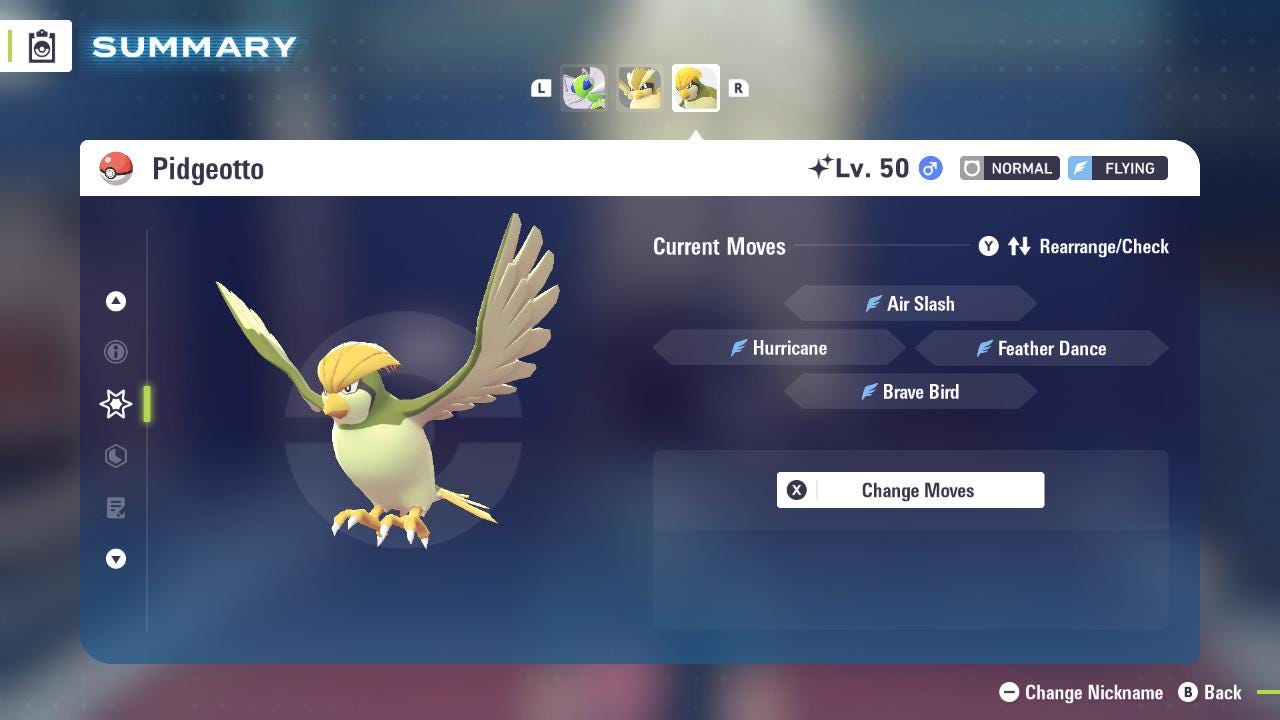The height and width of the screenshot is (720, 1280).
Task: Select the Air Slash move entry
Action: pyautogui.click(x=910, y=303)
